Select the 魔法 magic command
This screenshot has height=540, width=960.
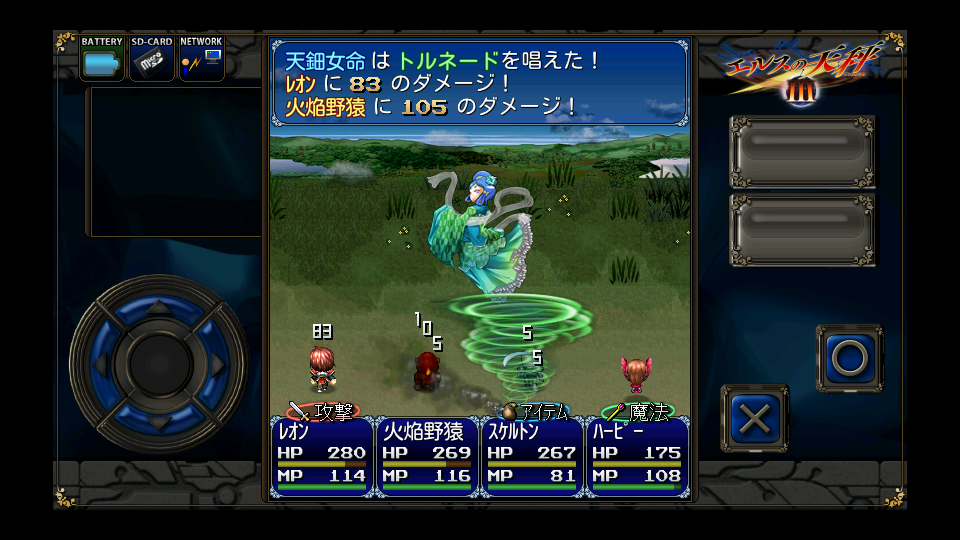tap(639, 411)
